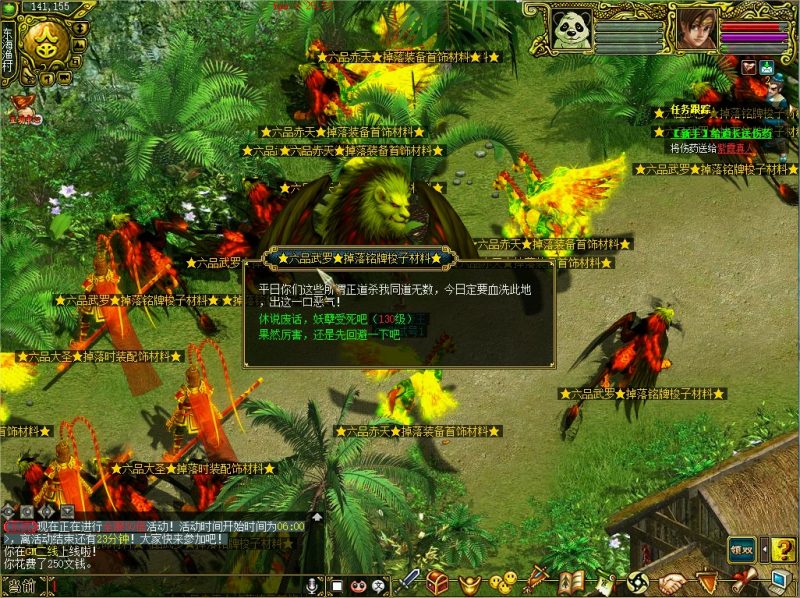Open the treasure chest inventory icon
This screenshot has height=598, width=800.
click(x=437, y=581)
